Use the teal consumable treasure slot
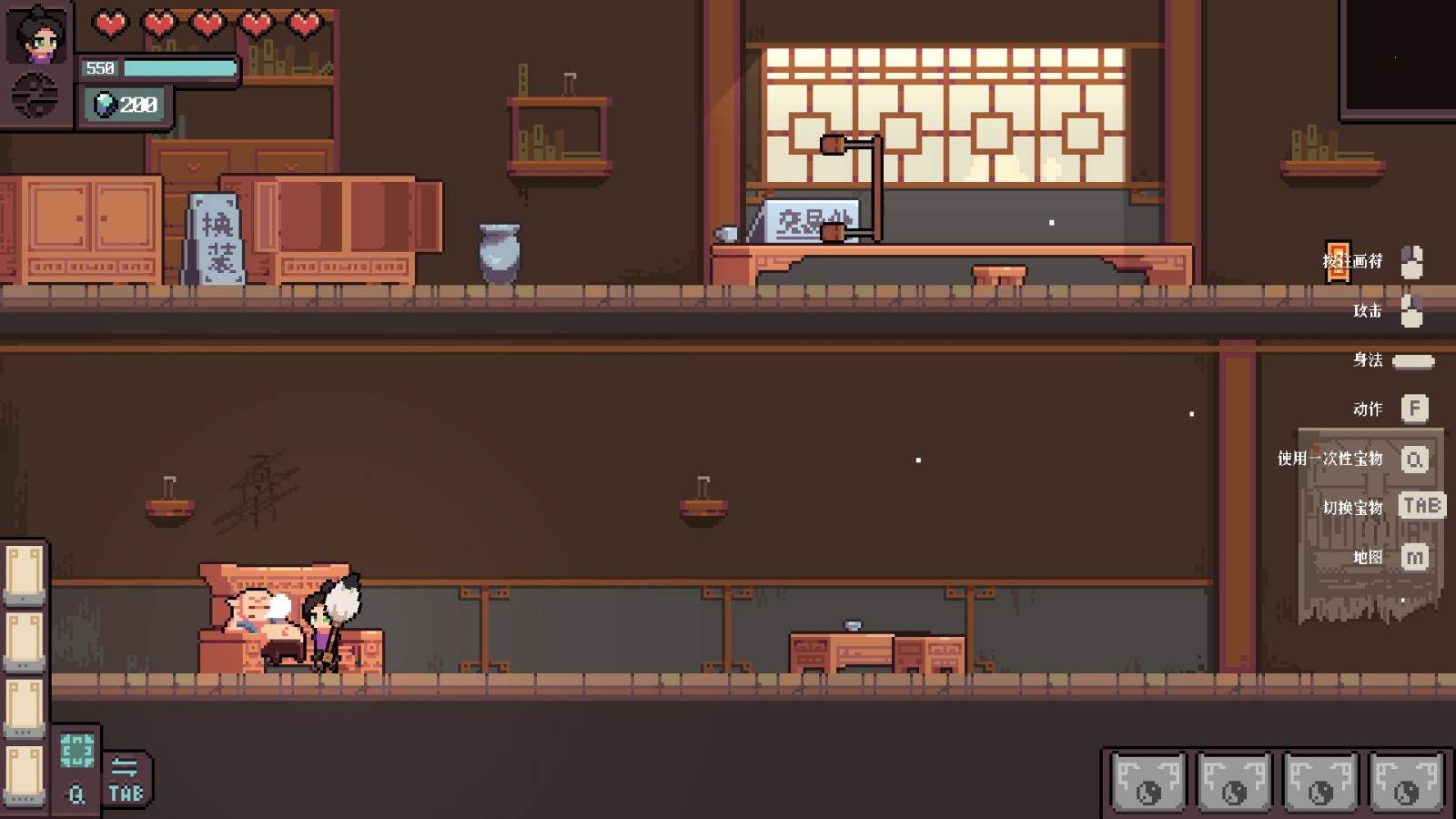Viewport: 1456px width, 819px height. click(x=76, y=752)
